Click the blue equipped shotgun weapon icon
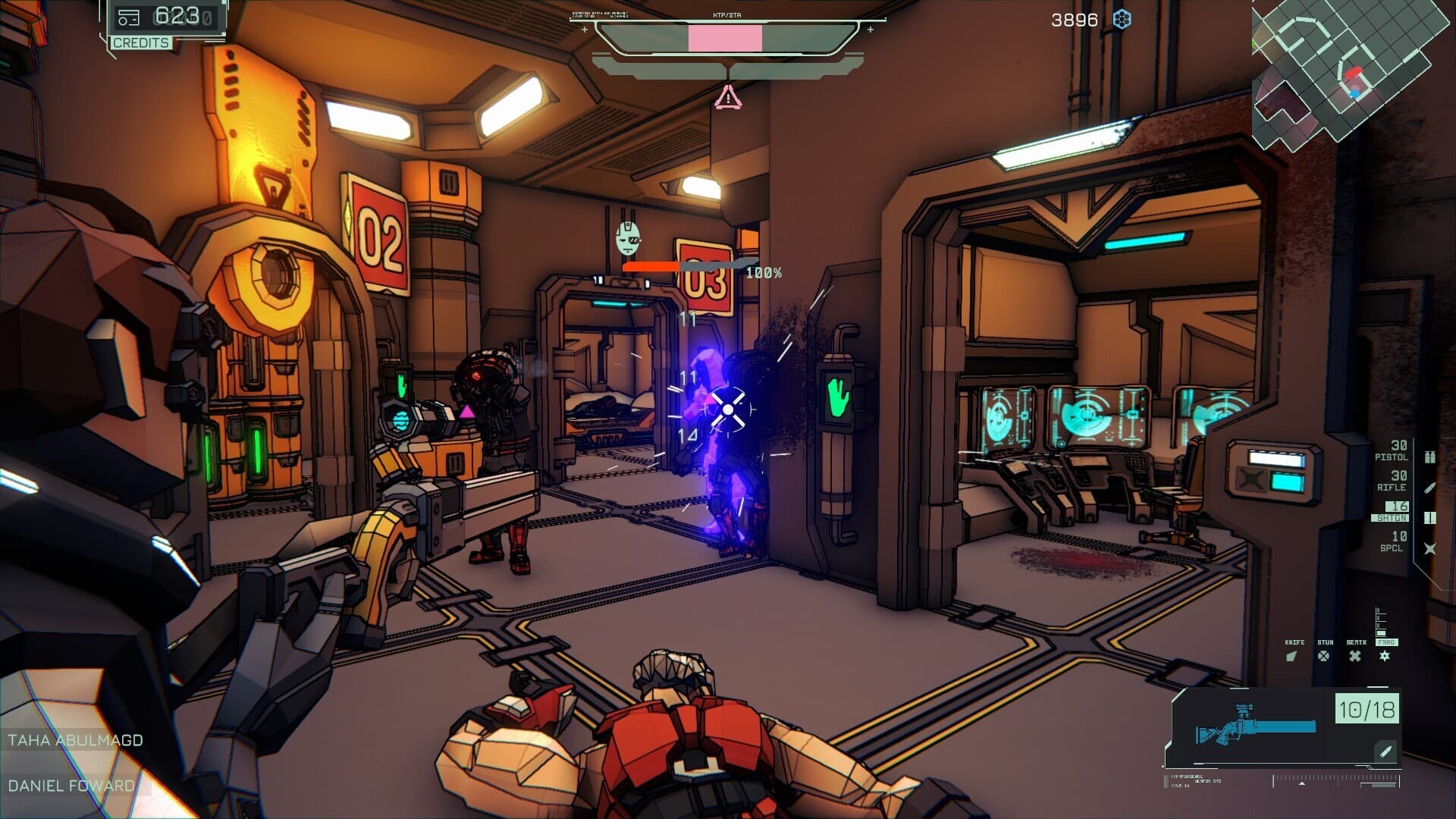The image size is (1456, 819). pos(1255,730)
